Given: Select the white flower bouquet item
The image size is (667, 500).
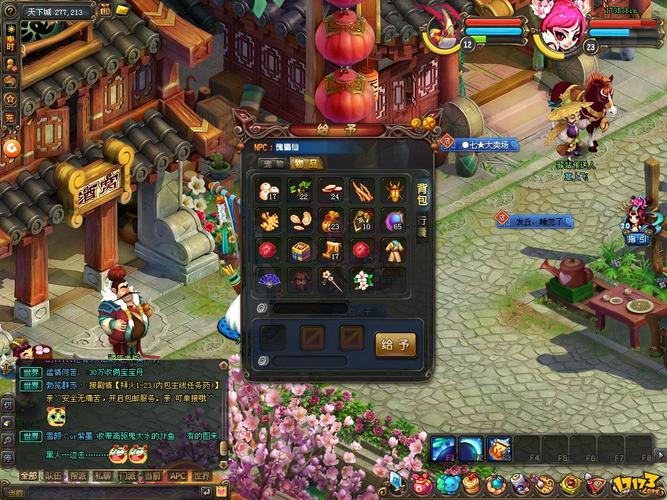Looking at the screenshot, I should (x=362, y=281).
